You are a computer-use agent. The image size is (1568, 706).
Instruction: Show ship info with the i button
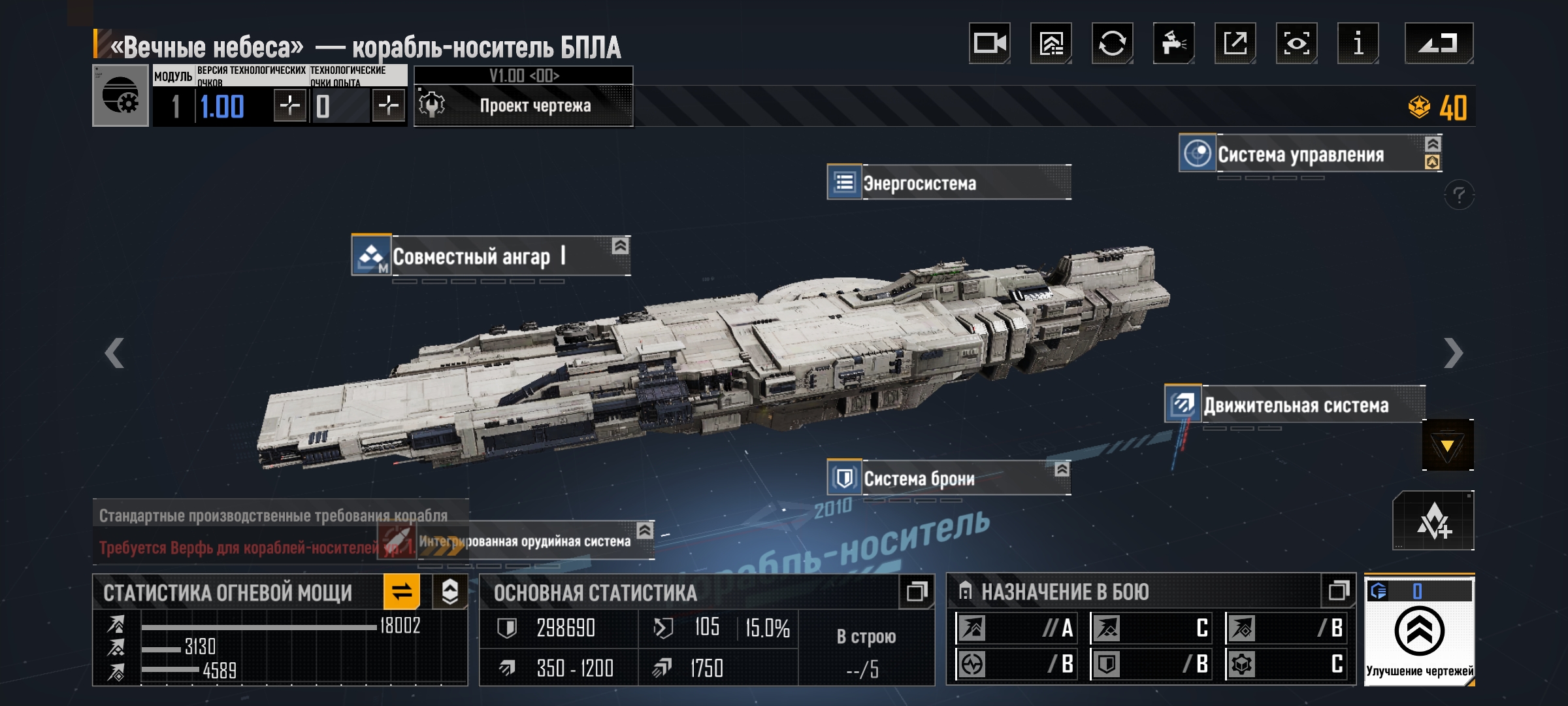[1358, 44]
